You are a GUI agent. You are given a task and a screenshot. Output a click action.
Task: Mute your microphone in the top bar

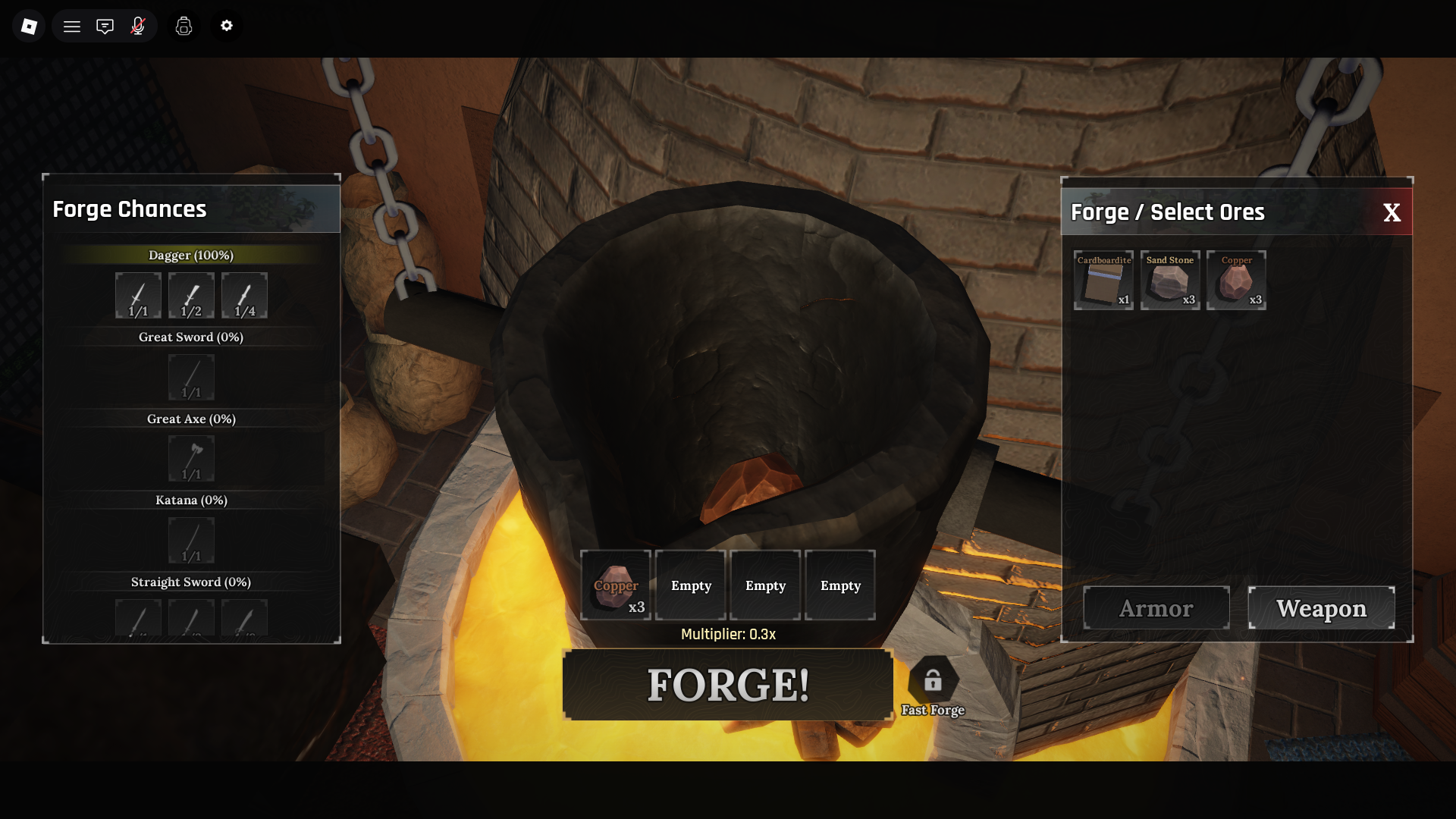137,26
